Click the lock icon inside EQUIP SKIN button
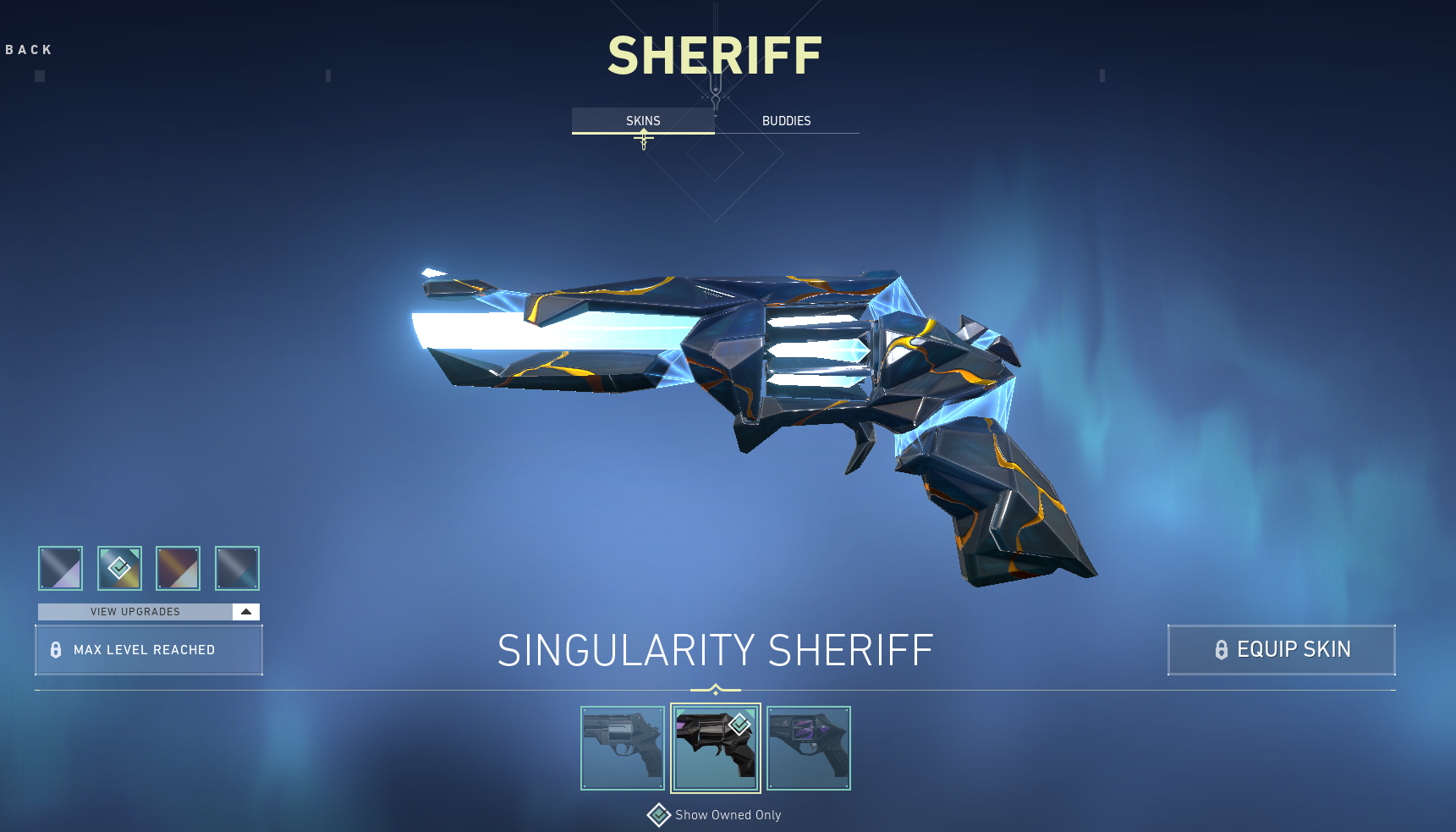Screen dimensions: 1456x832 [x=1221, y=650]
